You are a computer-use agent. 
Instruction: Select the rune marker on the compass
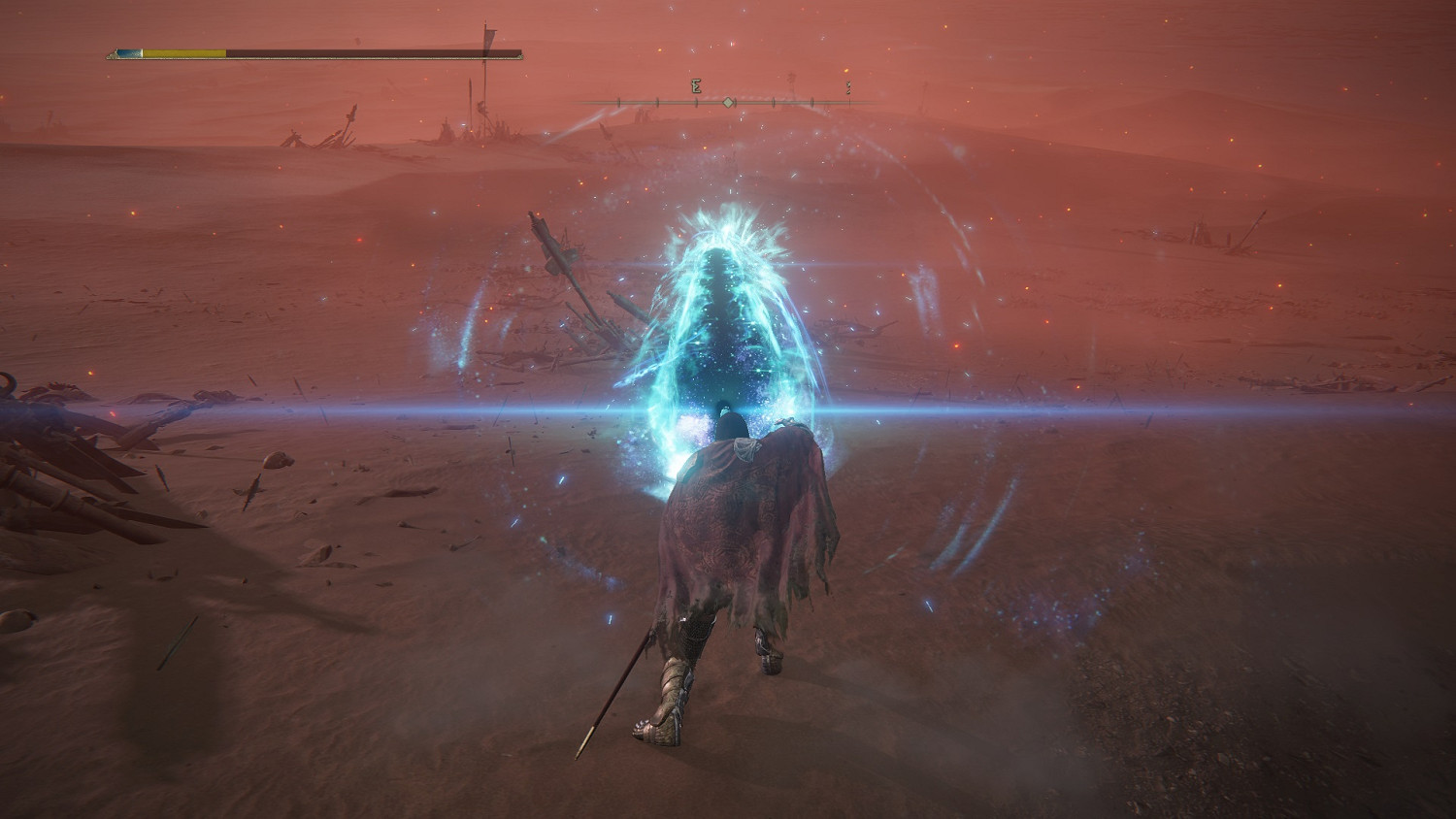click(694, 86)
